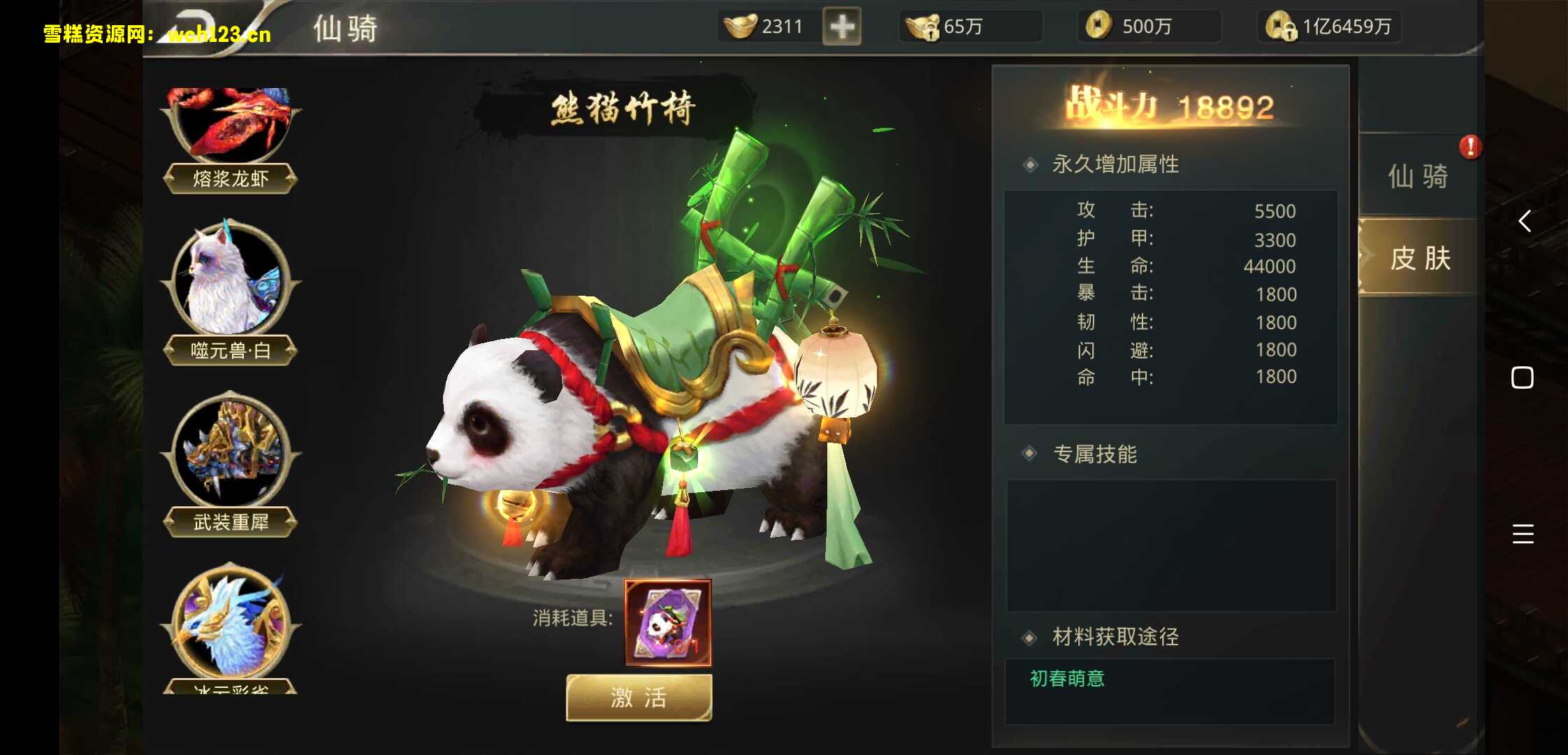Tap the red notification badge on 仙骑
The width and height of the screenshot is (1568, 755).
coord(1471,148)
